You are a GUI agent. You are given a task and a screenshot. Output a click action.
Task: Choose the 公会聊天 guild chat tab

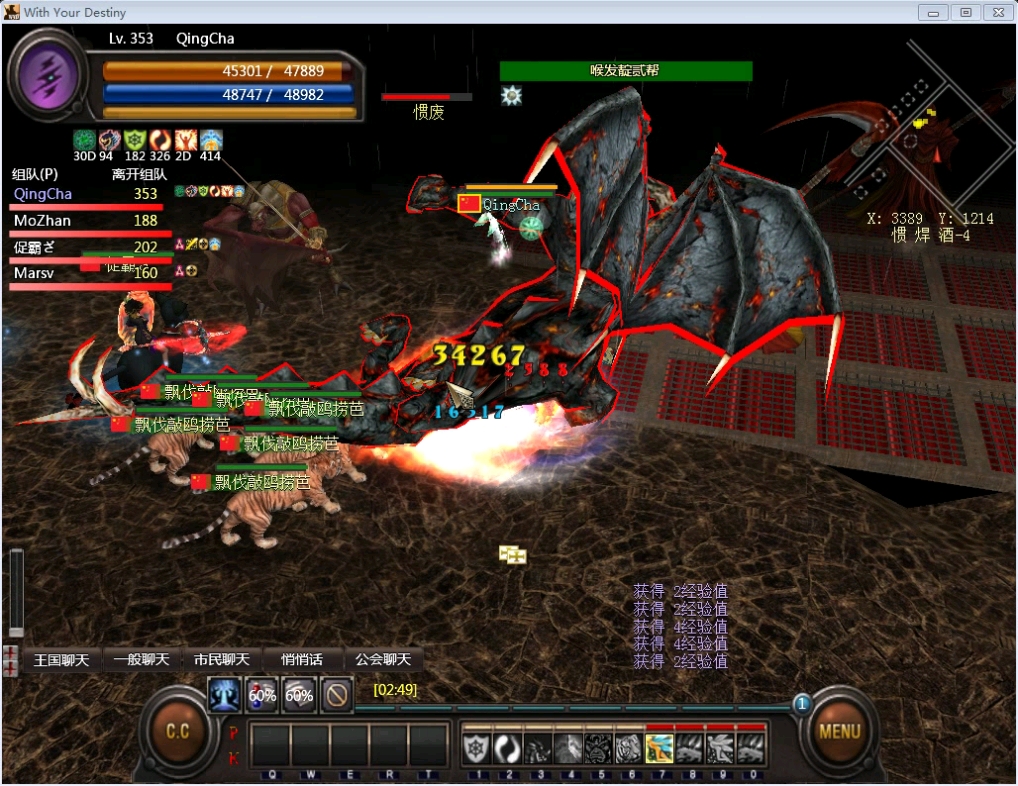point(383,660)
